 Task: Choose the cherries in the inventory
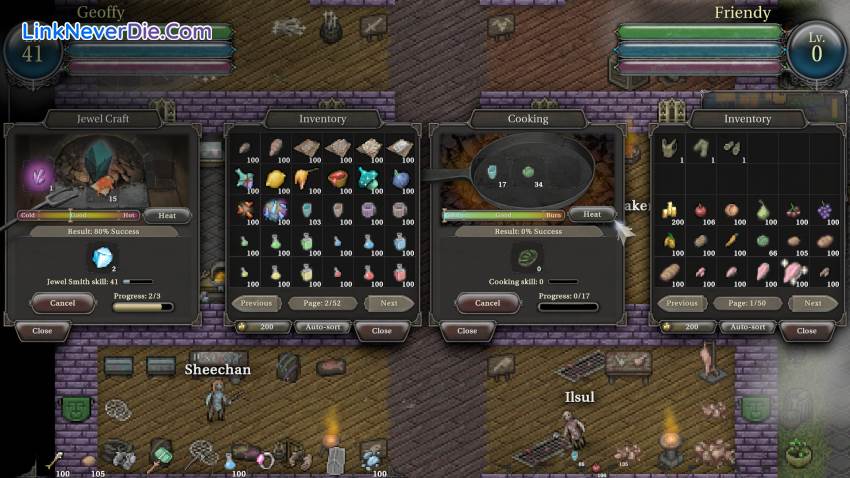(793, 210)
